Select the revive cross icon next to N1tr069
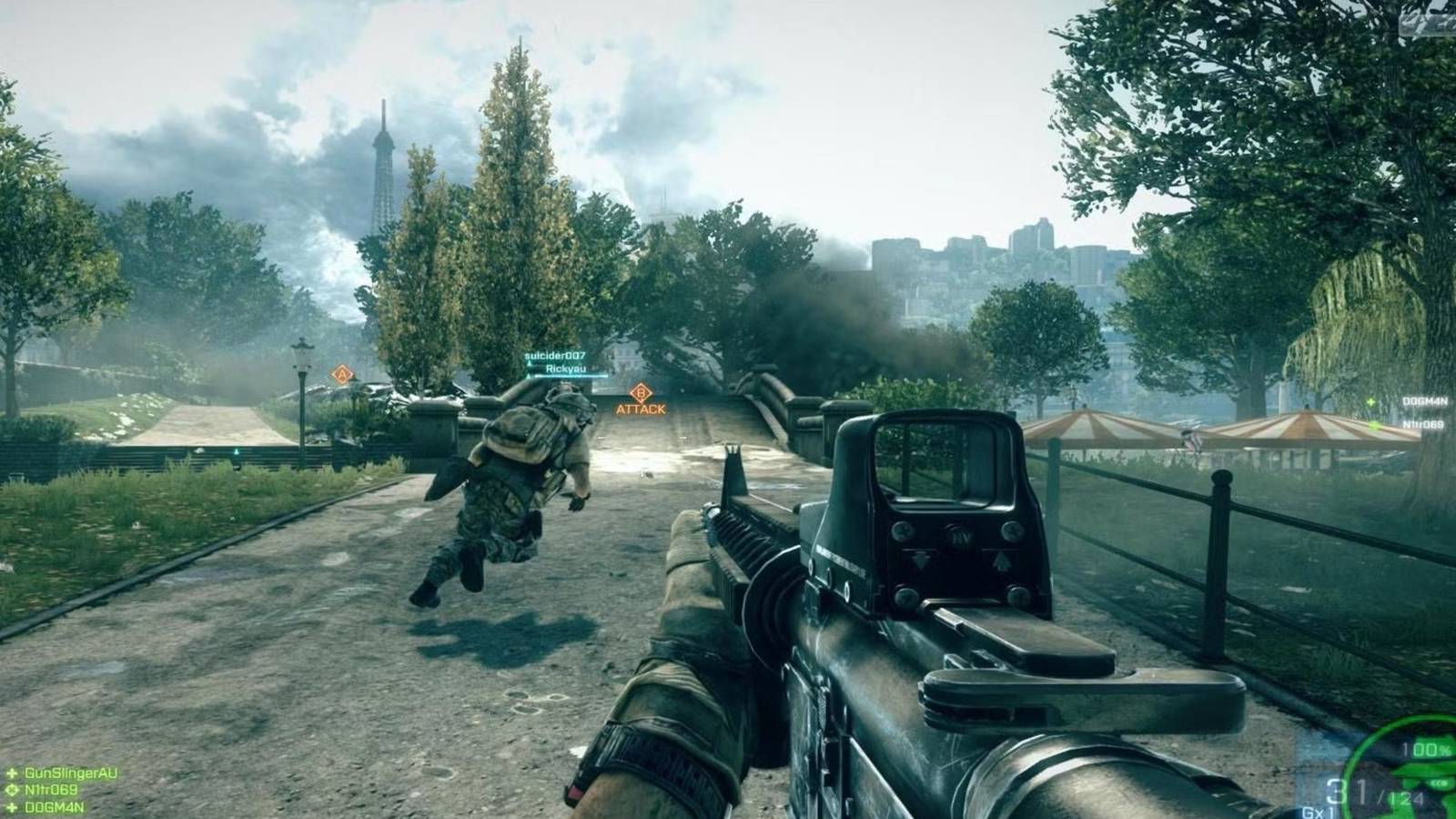The image size is (1456, 819). 12,790
